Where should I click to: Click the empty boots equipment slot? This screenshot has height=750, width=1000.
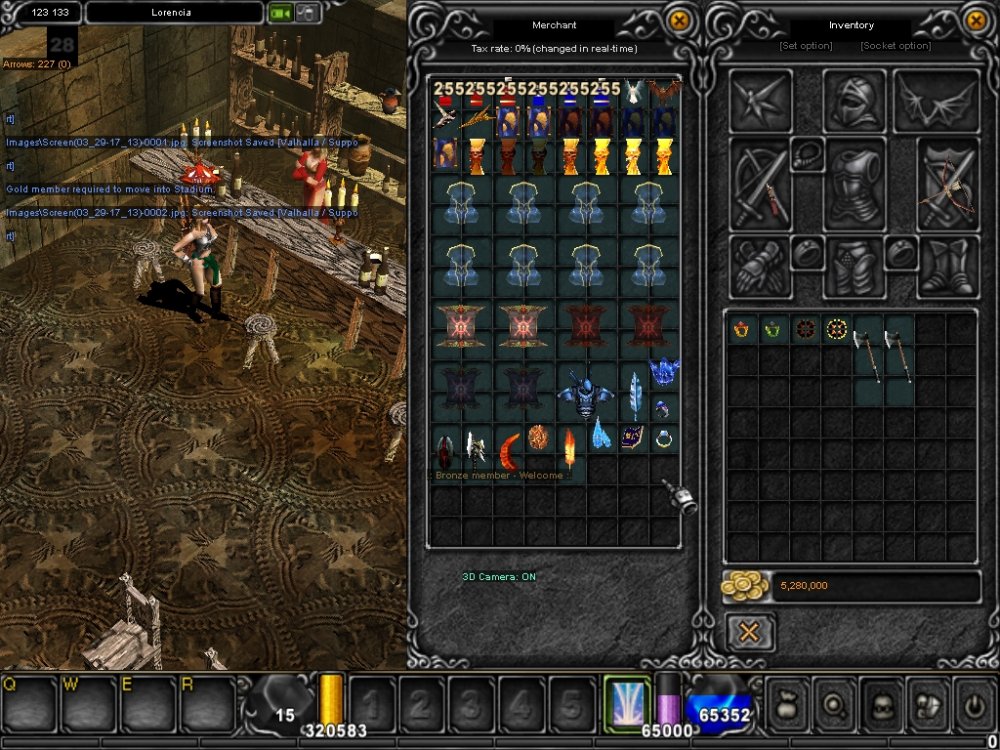click(x=947, y=267)
